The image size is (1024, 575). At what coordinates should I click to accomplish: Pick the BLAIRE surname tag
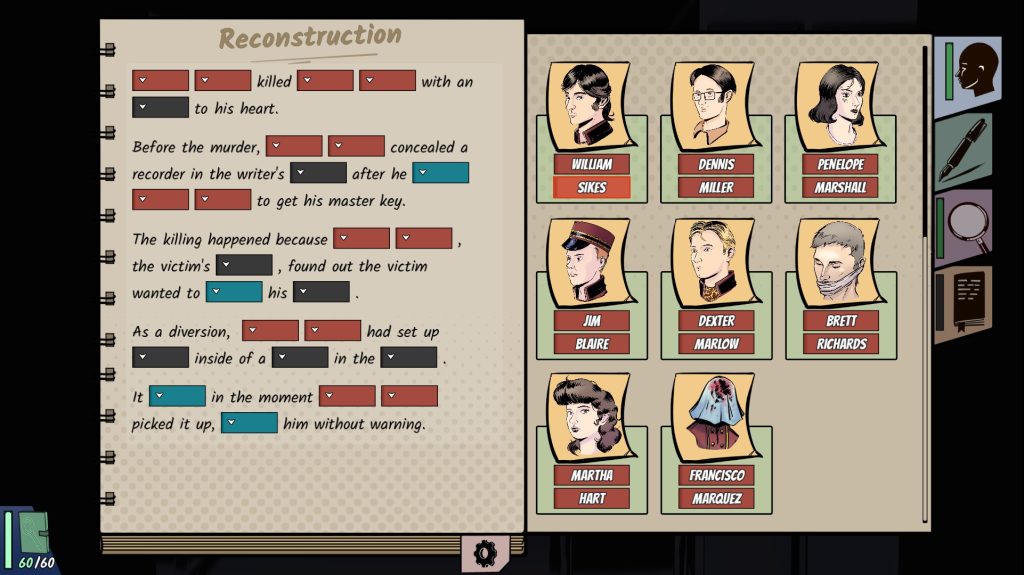pos(592,344)
